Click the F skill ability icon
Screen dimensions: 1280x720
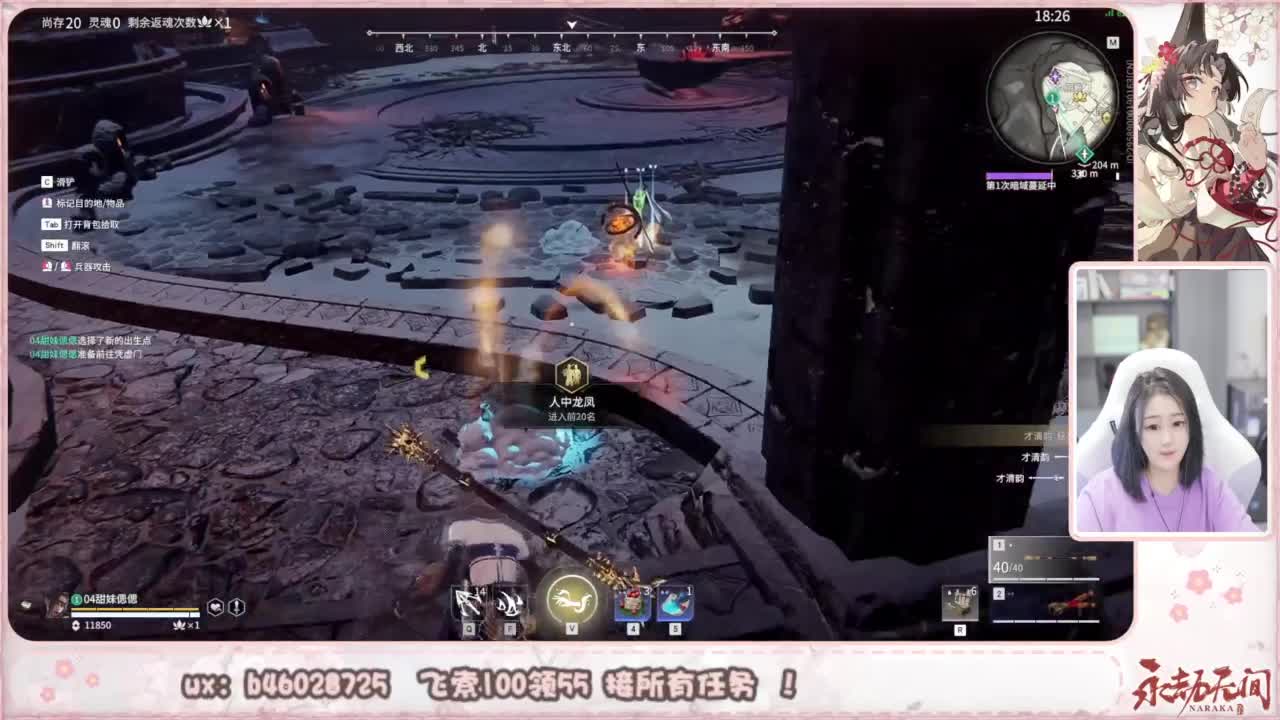pyautogui.click(x=506, y=600)
